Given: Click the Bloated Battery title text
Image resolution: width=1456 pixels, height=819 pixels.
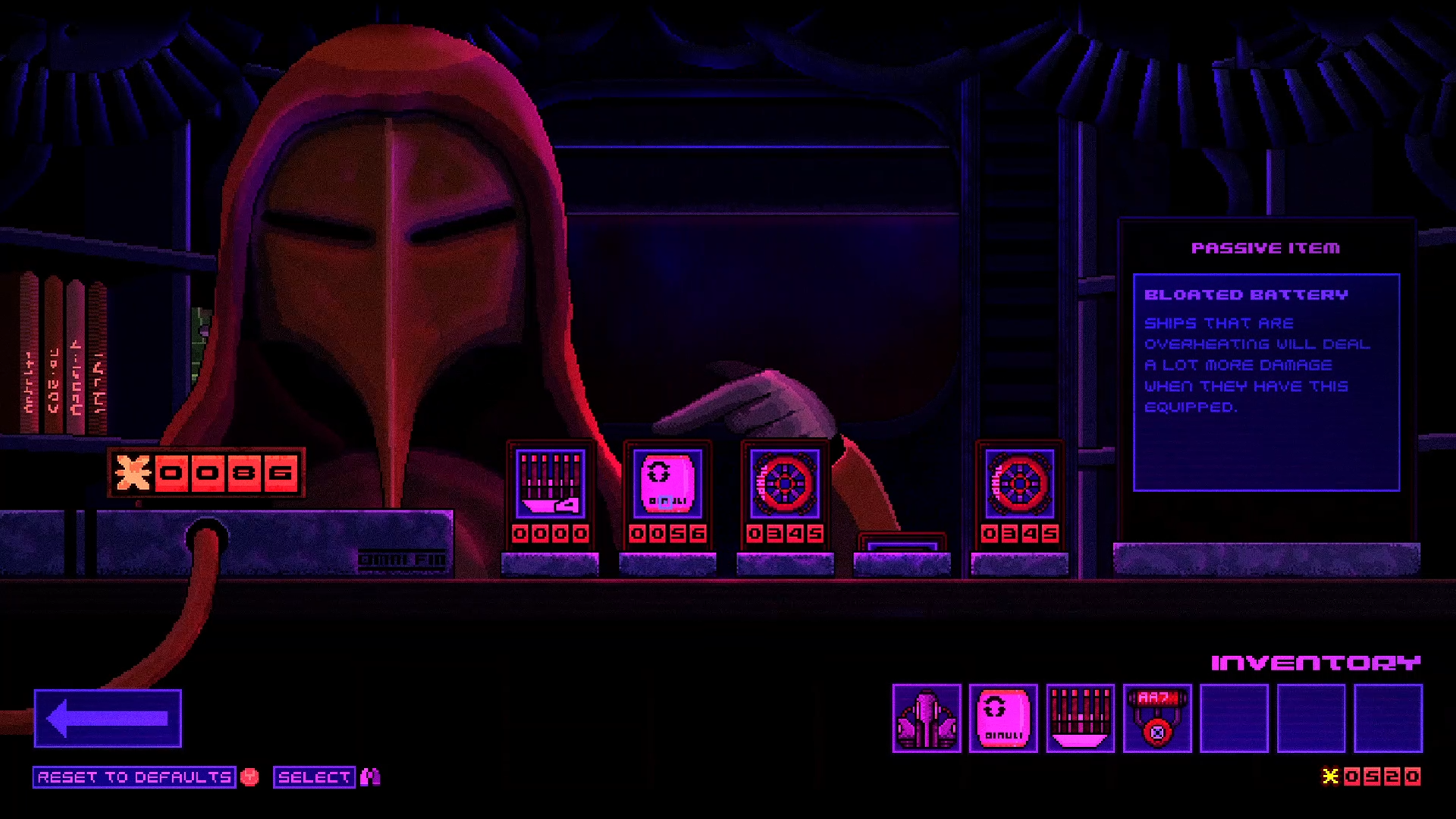Looking at the screenshot, I should click(1245, 295).
